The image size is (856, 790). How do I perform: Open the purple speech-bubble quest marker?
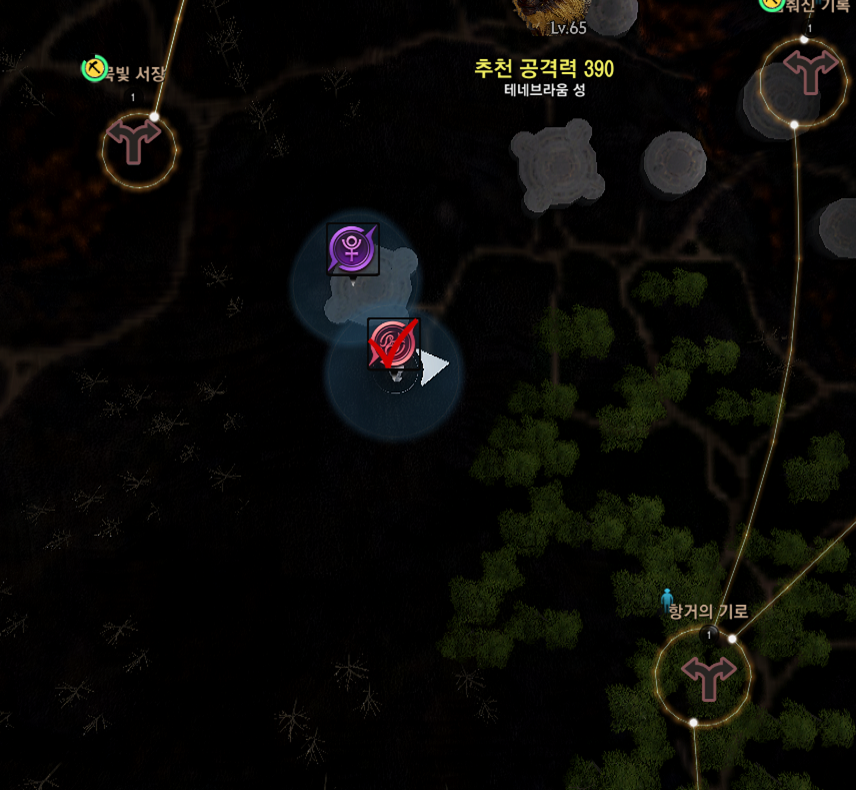click(353, 248)
